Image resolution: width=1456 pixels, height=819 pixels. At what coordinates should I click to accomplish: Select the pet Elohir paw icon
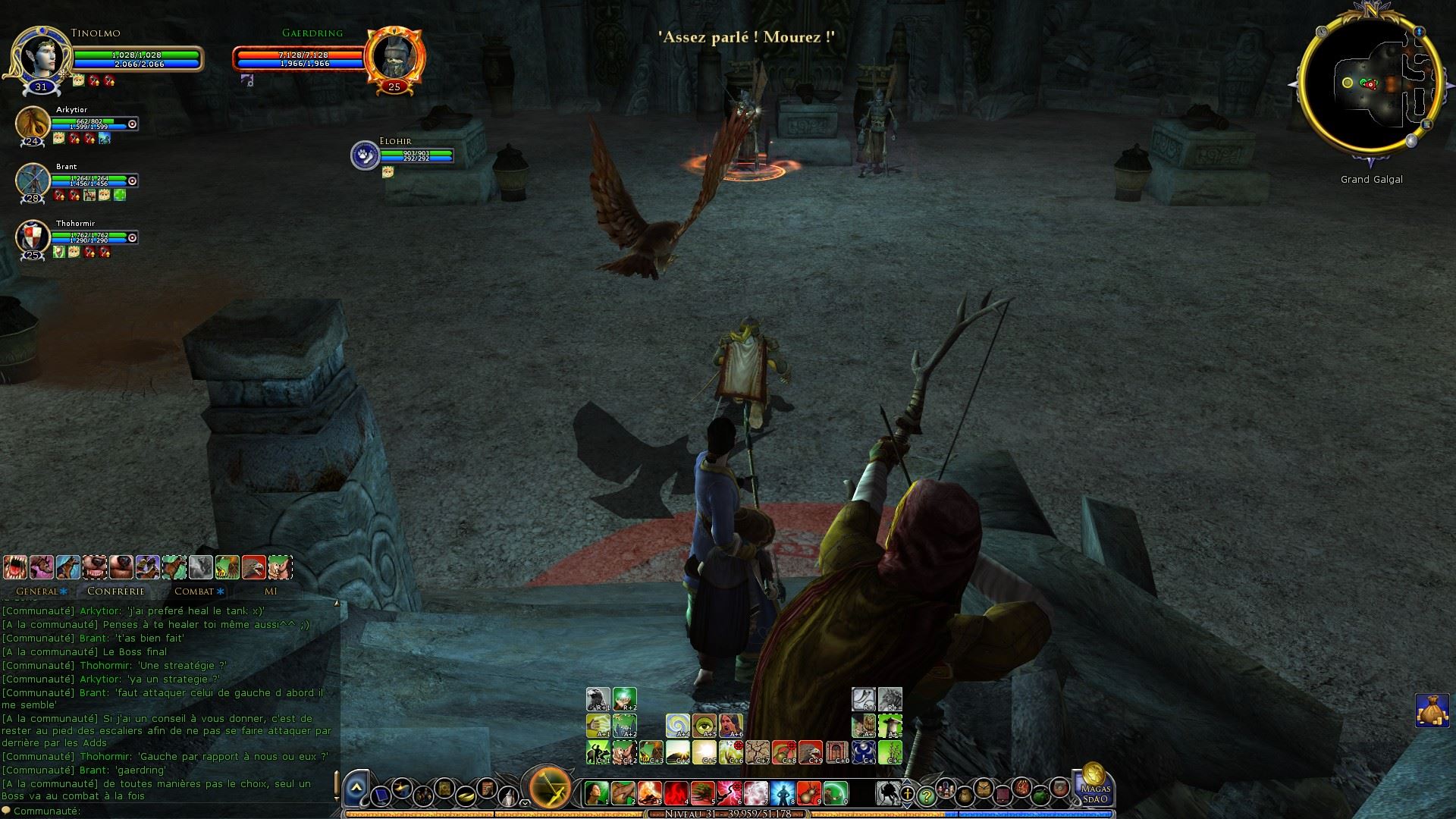tap(365, 155)
